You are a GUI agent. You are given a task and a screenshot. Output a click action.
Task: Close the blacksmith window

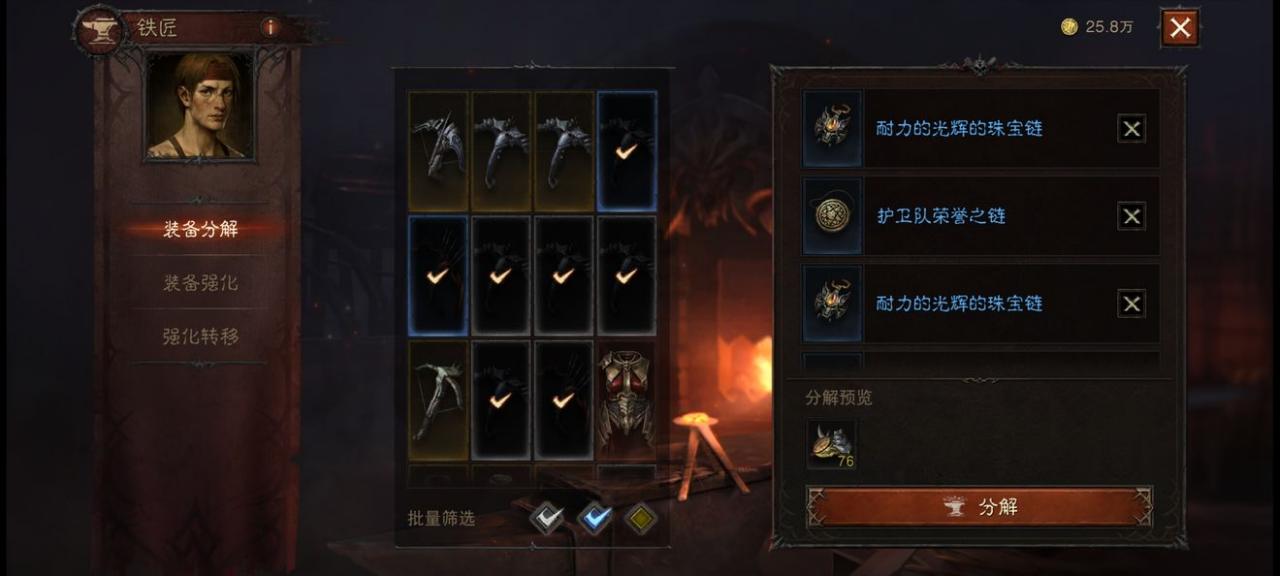pyautogui.click(x=1180, y=28)
